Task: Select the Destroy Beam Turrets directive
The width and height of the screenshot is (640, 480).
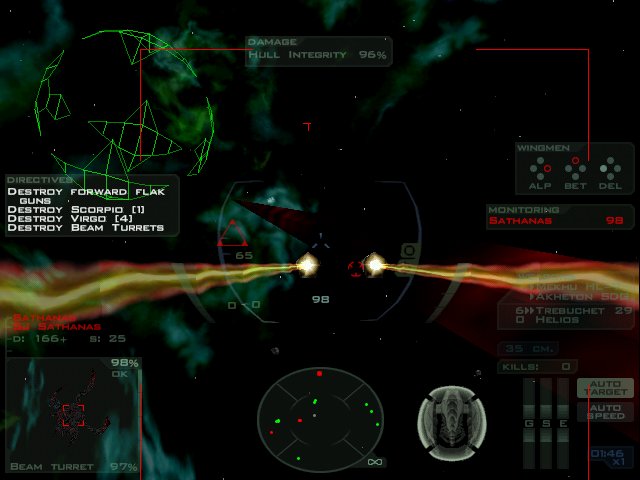Action: coord(85,228)
